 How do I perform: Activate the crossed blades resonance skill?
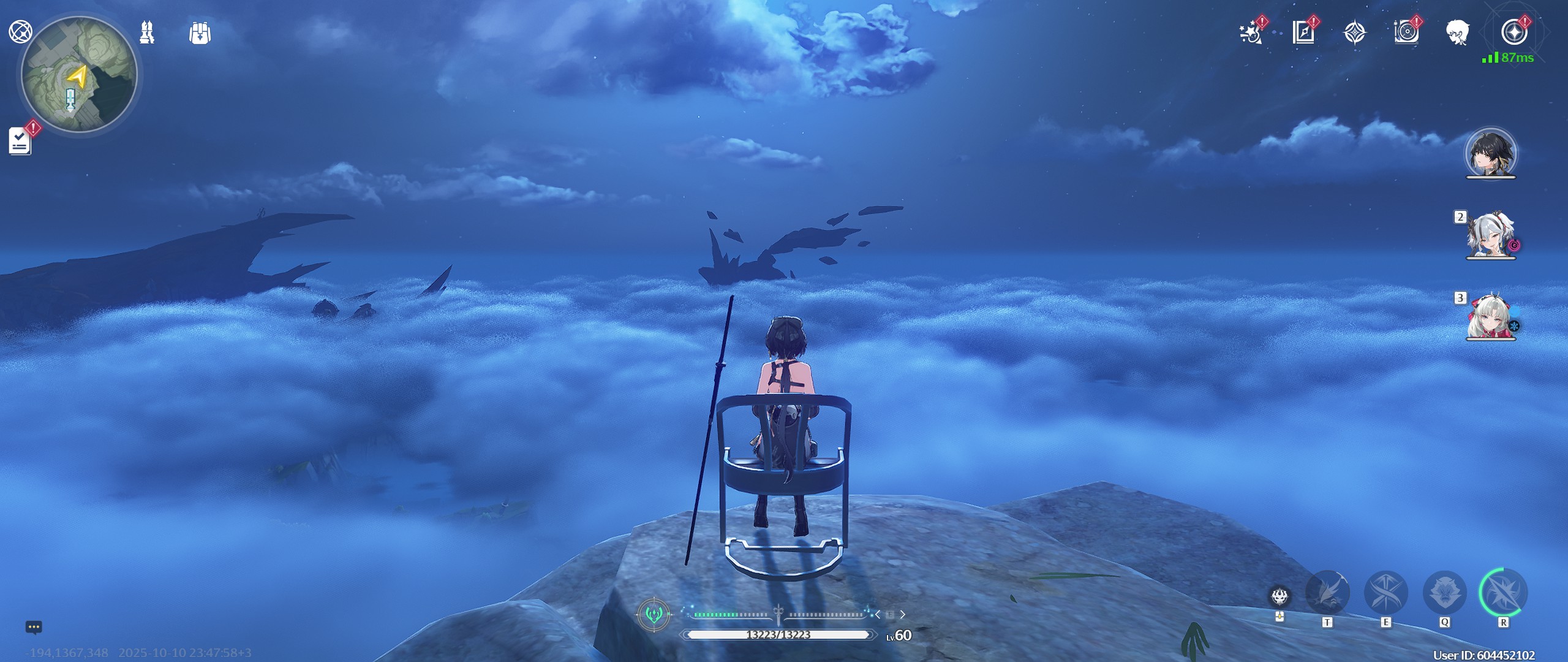pos(1385,593)
